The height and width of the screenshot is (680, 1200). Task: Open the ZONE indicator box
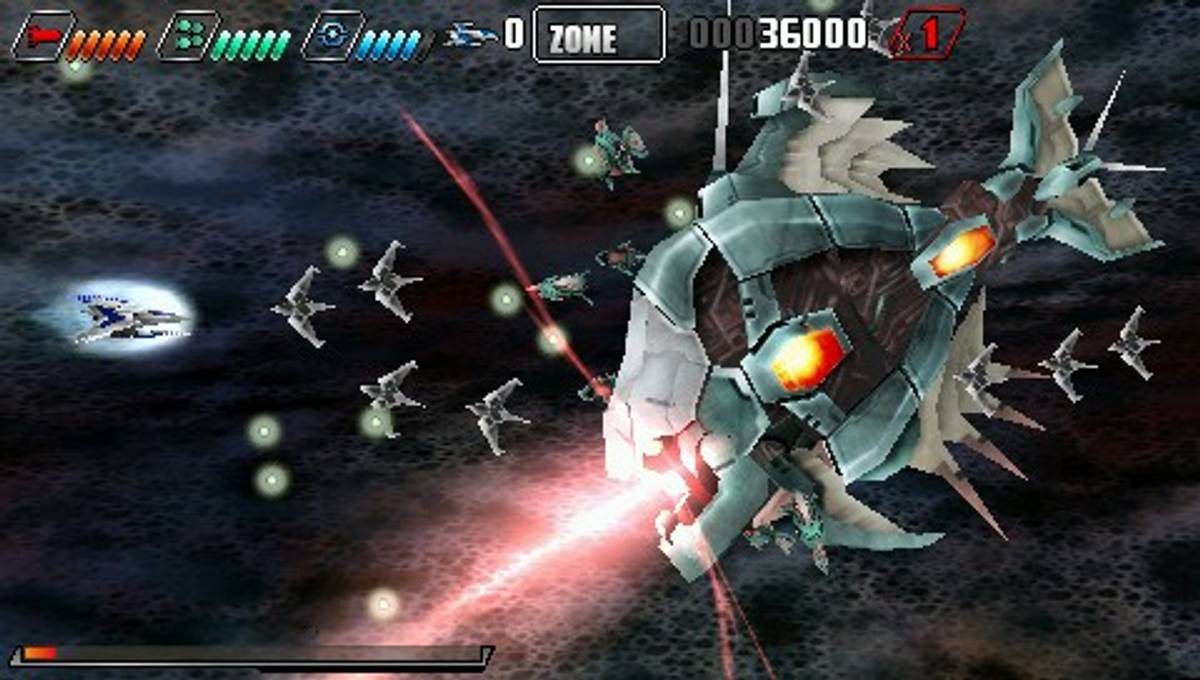pos(598,36)
